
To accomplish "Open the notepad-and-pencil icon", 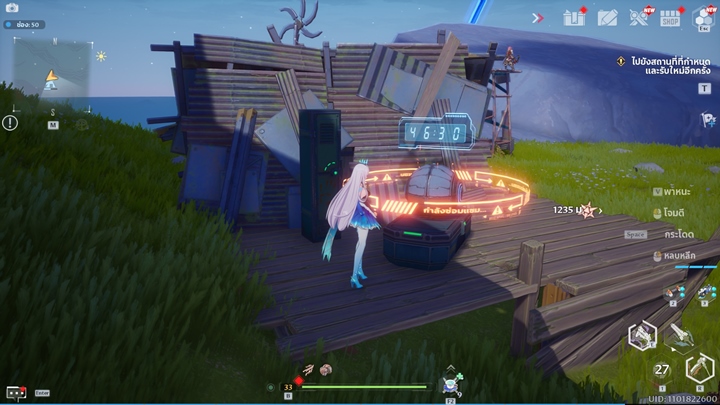I will [x=607, y=18].
